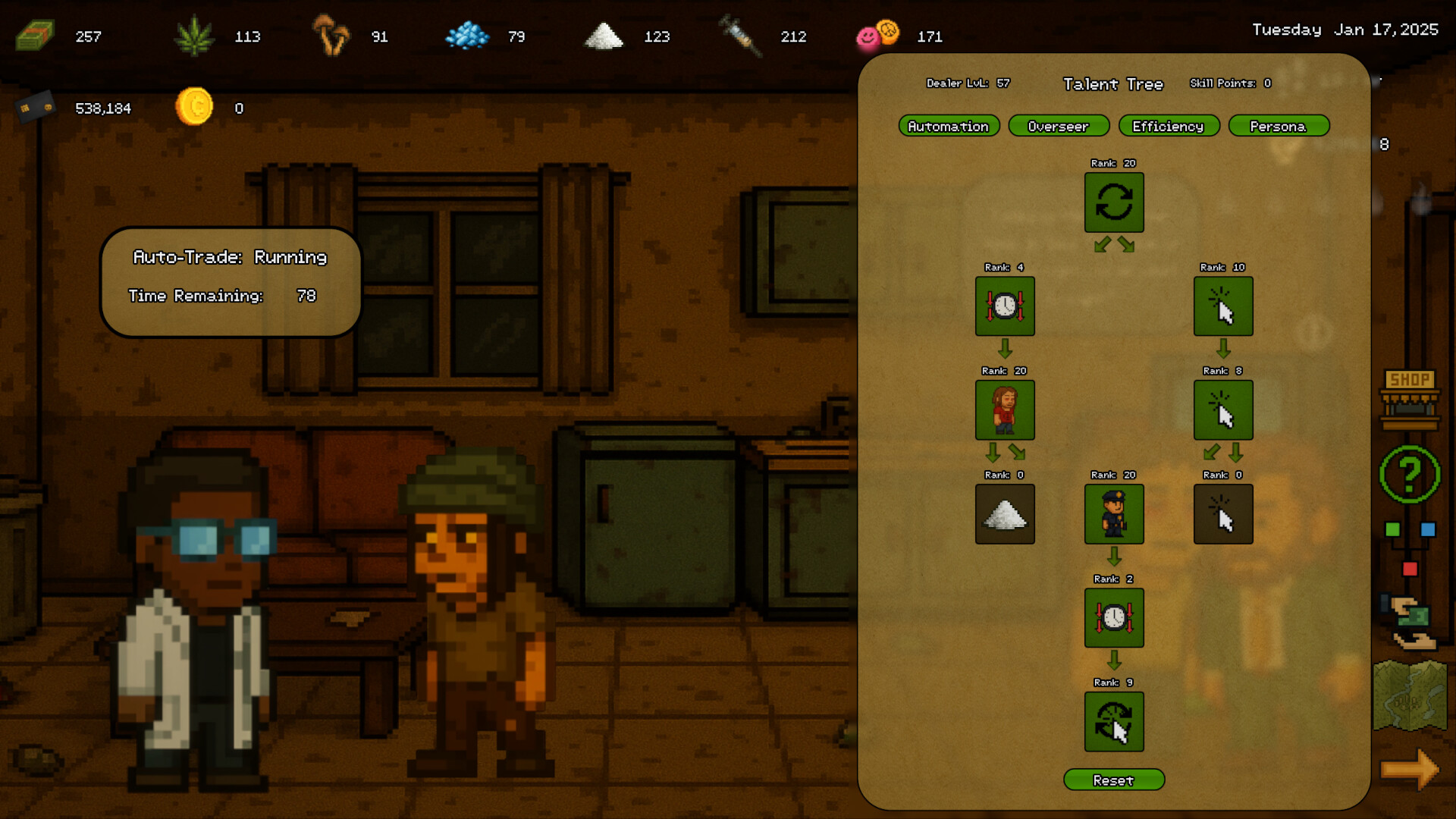The image size is (1456, 819).
Task: Select the weed leaf inventory icon
Action: pyautogui.click(x=196, y=34)
